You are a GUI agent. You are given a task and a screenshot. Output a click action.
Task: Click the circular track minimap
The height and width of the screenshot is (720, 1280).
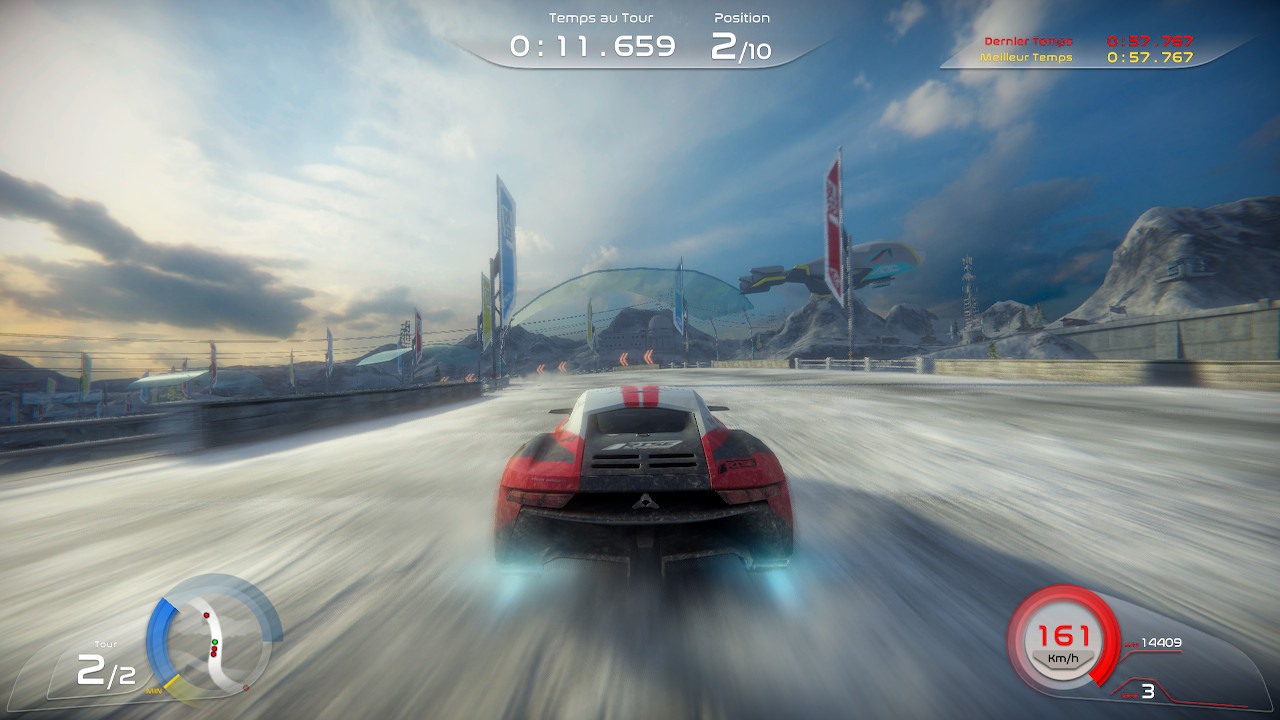(214, 637)
